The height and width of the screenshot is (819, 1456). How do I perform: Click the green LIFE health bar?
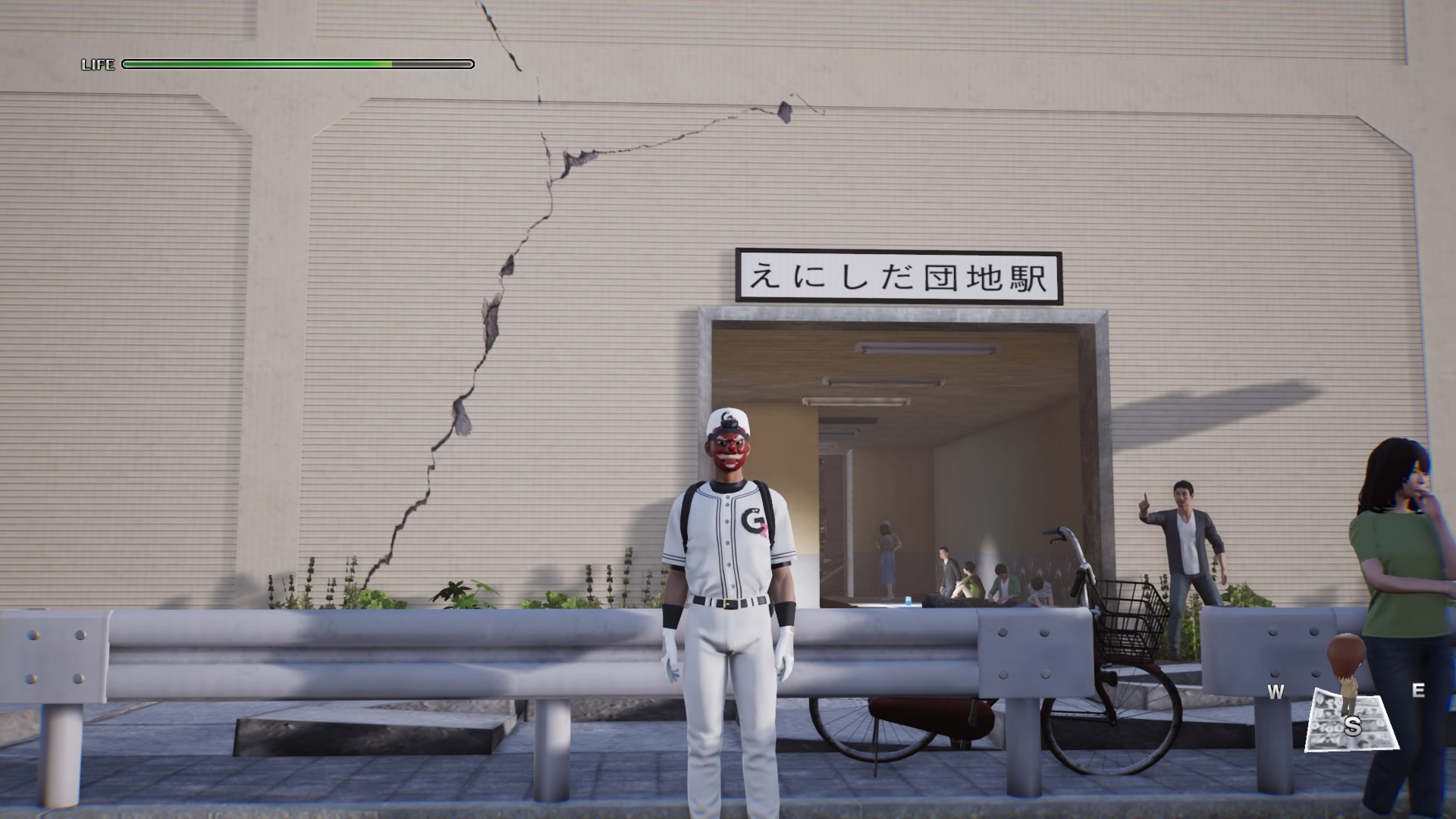258,64
